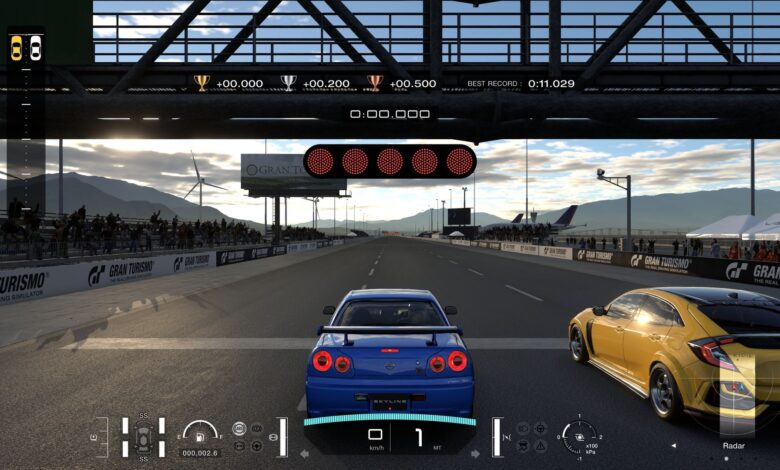Select the silver trophy icon
Image resolution: width=780 pixels, height=470 pixels.
[288, 83]
